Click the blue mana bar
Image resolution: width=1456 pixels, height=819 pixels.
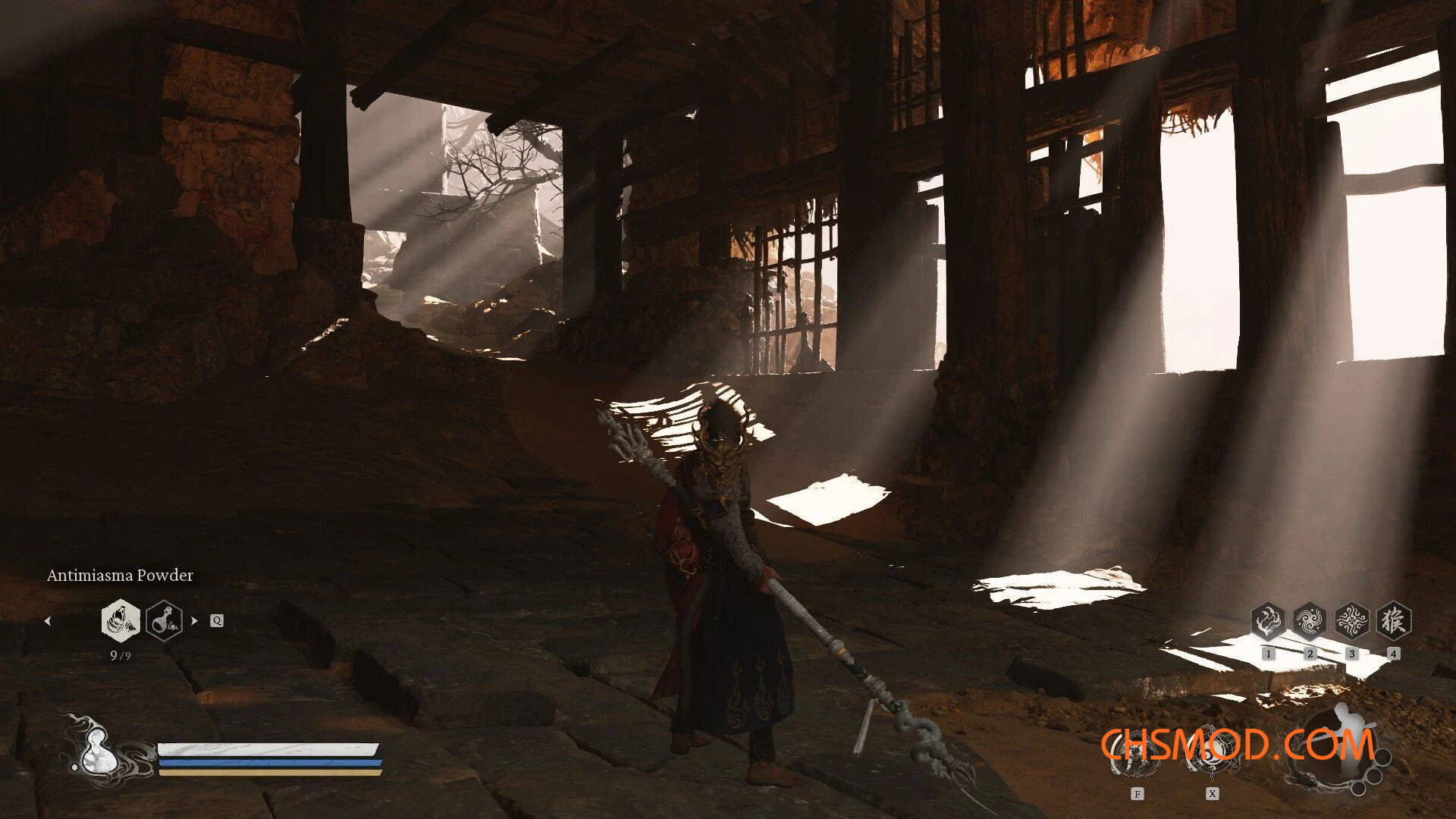[265, 764]
